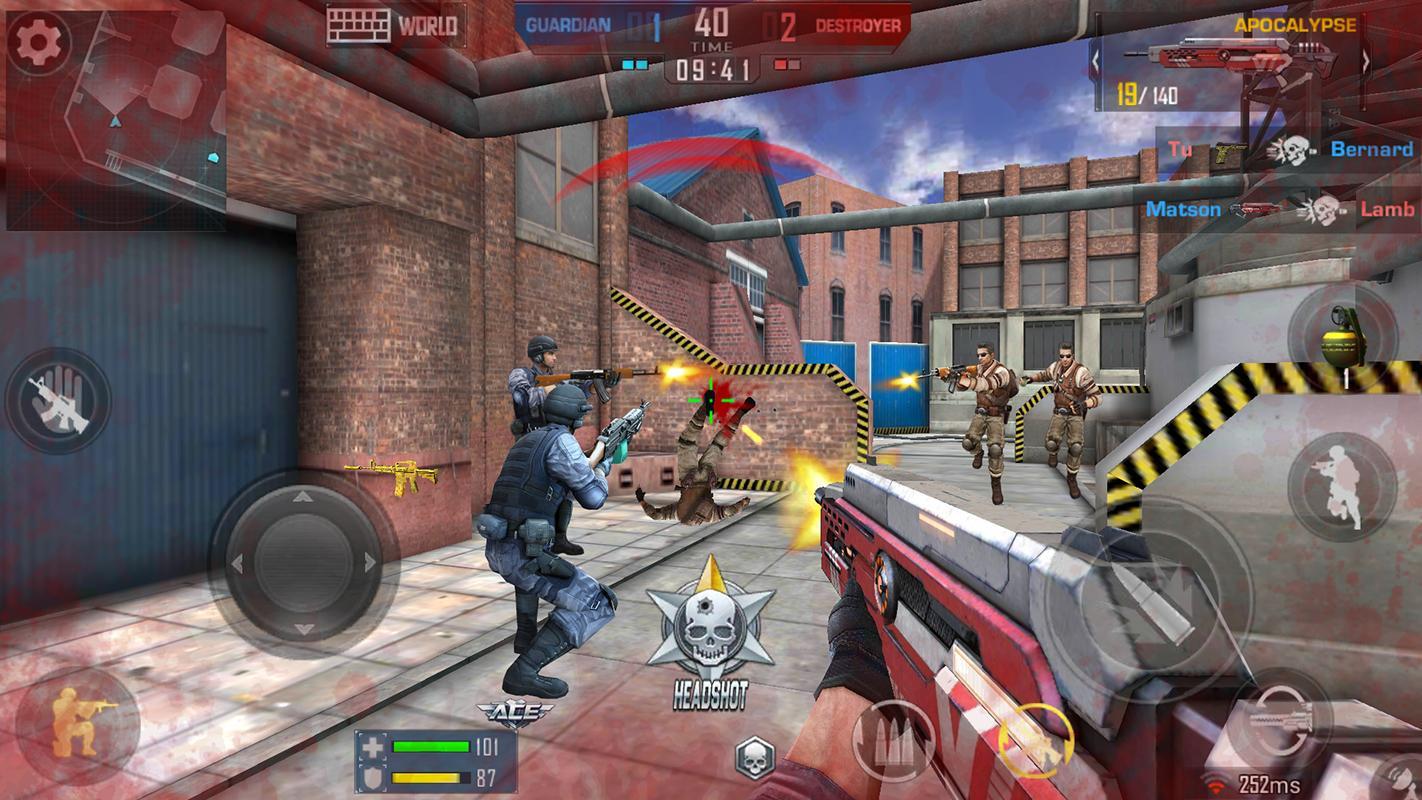Switch to the previous weapon with left arrow
Screen dimensions: 1422x800
pyautogui.click(x=1096, y=60)
